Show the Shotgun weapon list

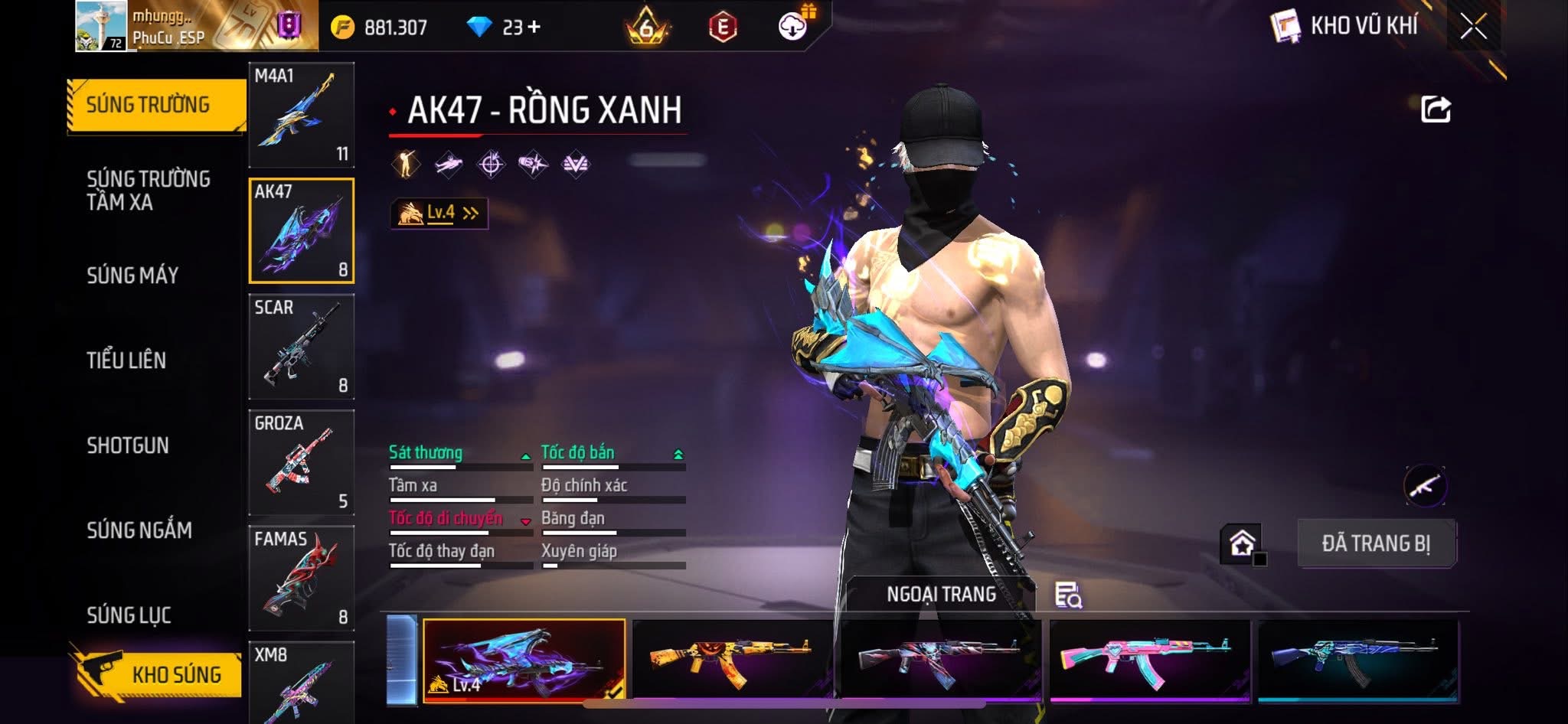pos(128,445)
